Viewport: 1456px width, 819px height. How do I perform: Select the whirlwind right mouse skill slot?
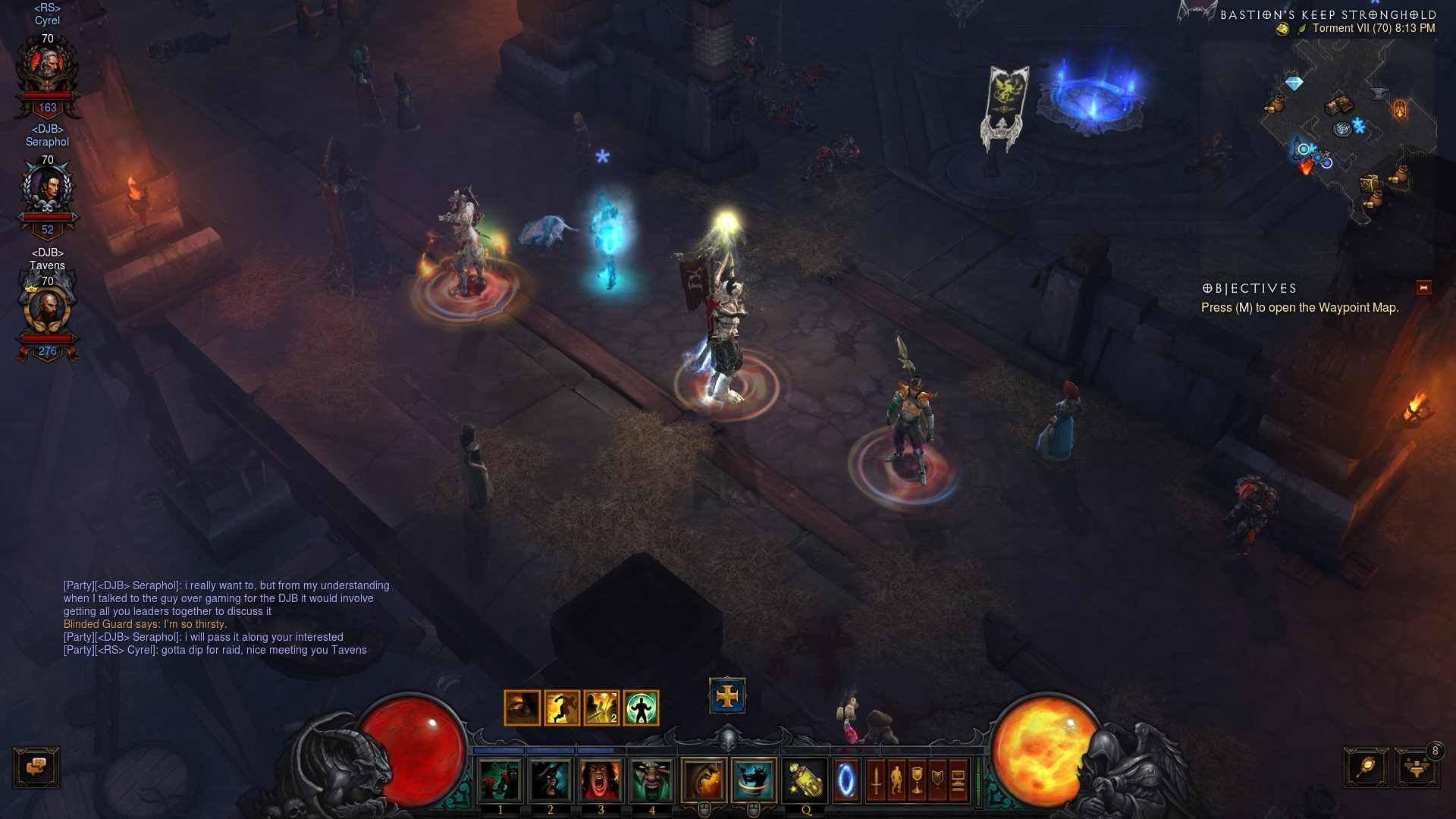click(x=754, y=780)
